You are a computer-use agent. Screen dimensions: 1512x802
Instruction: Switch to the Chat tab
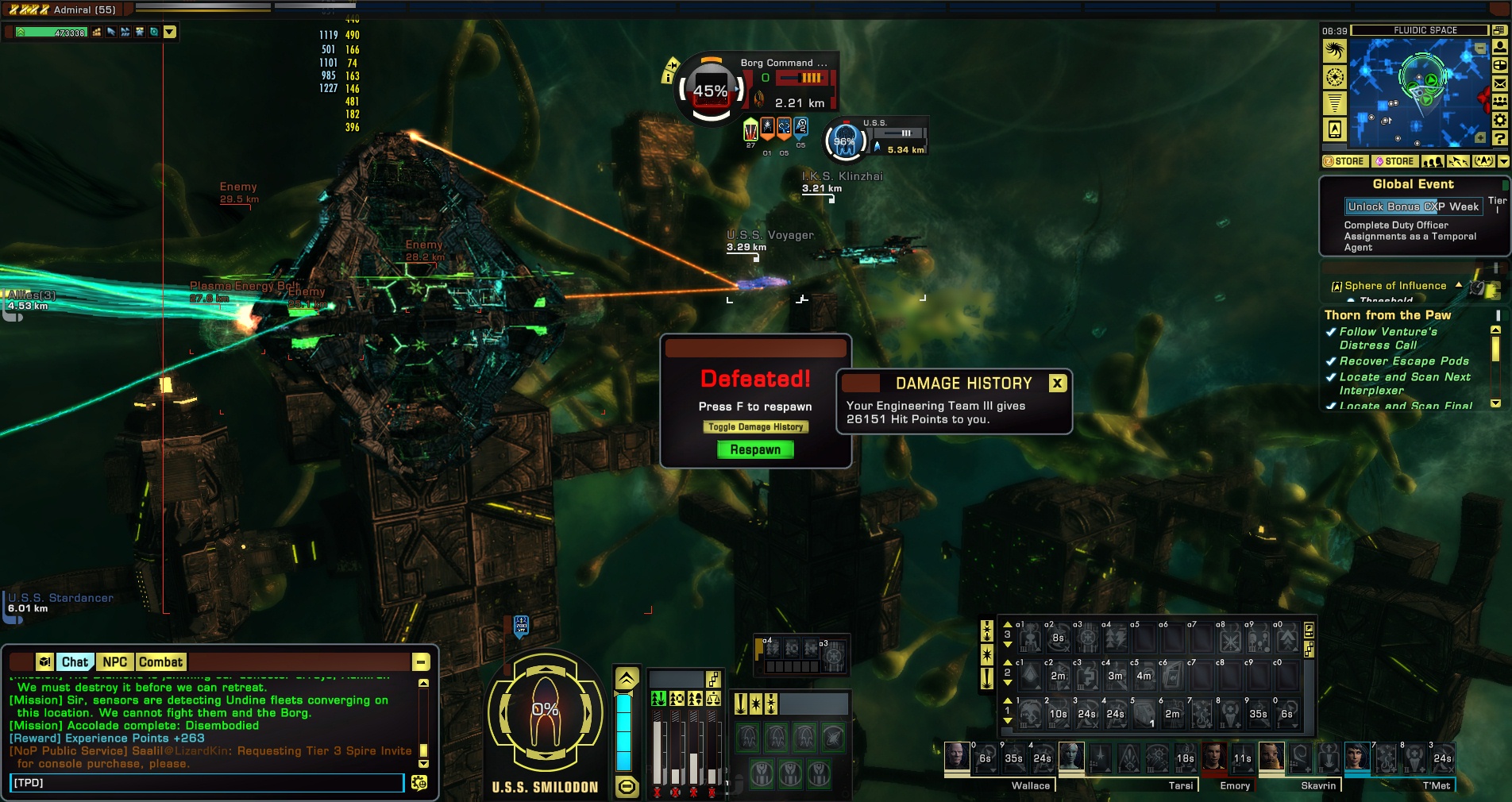tap(75, 662)
